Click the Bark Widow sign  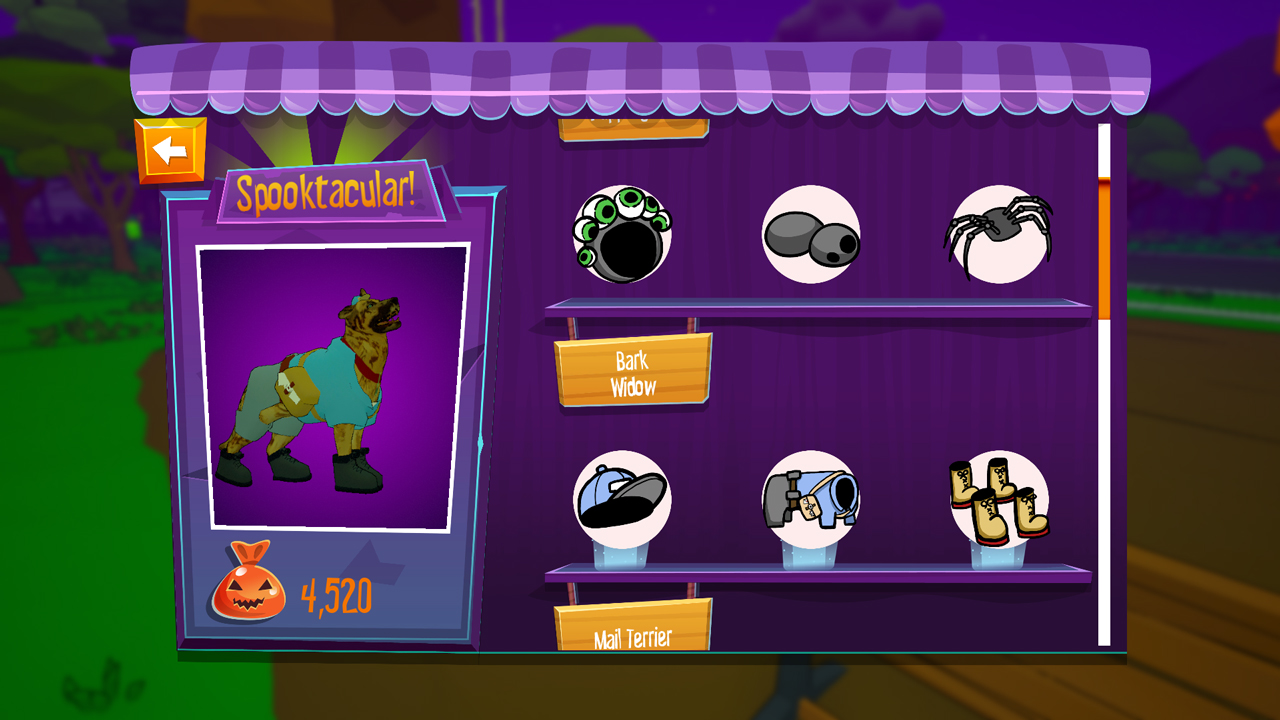[634, 370]
